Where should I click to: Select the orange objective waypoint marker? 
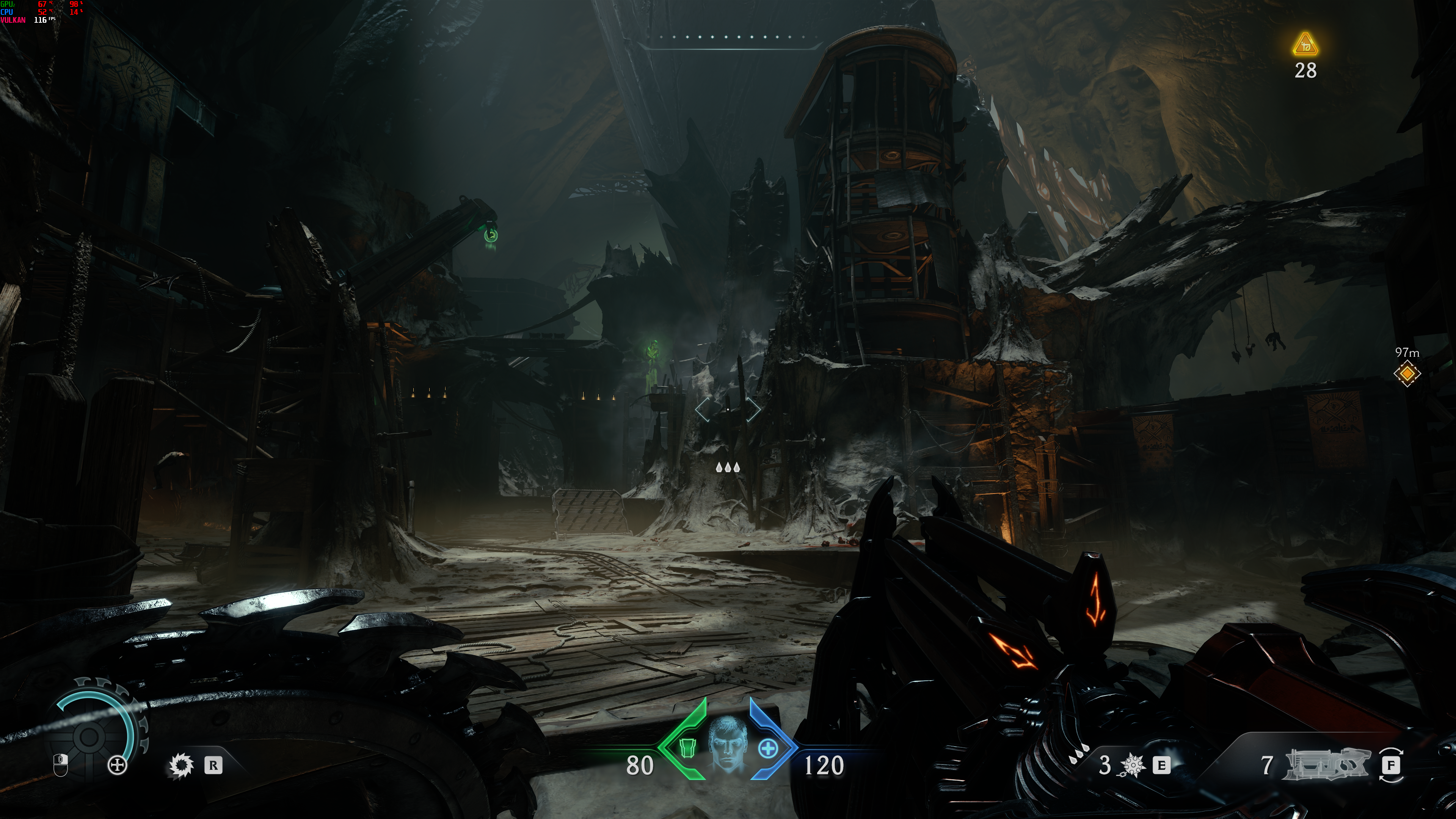click(1406, 373)
